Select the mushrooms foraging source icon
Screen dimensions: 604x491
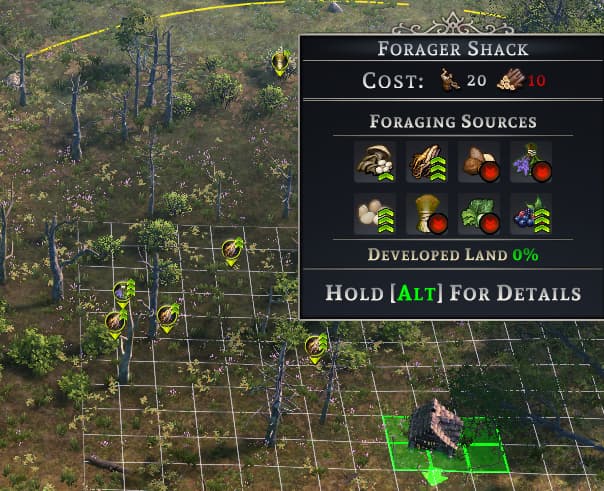[x=374, y=161]
